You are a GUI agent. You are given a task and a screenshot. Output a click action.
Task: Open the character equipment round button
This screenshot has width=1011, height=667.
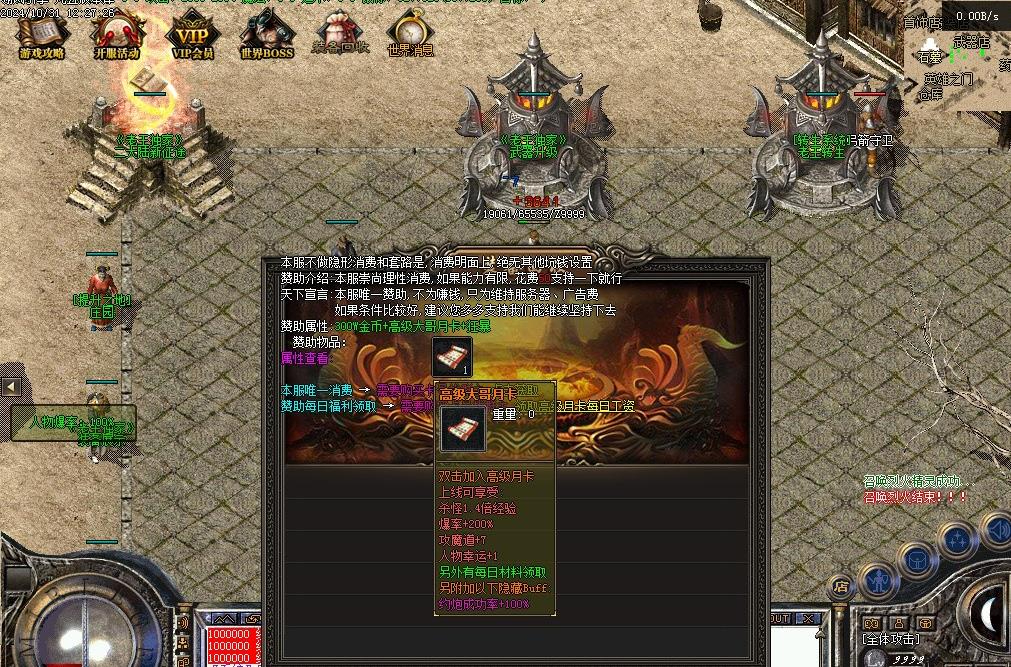click(x=878, y=578)
